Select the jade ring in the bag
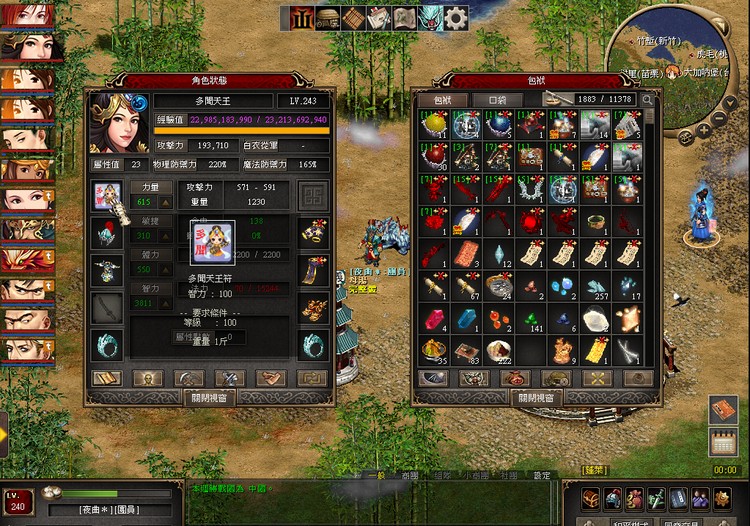Screen dimensions: 750x526 click(x=595, y=221)
